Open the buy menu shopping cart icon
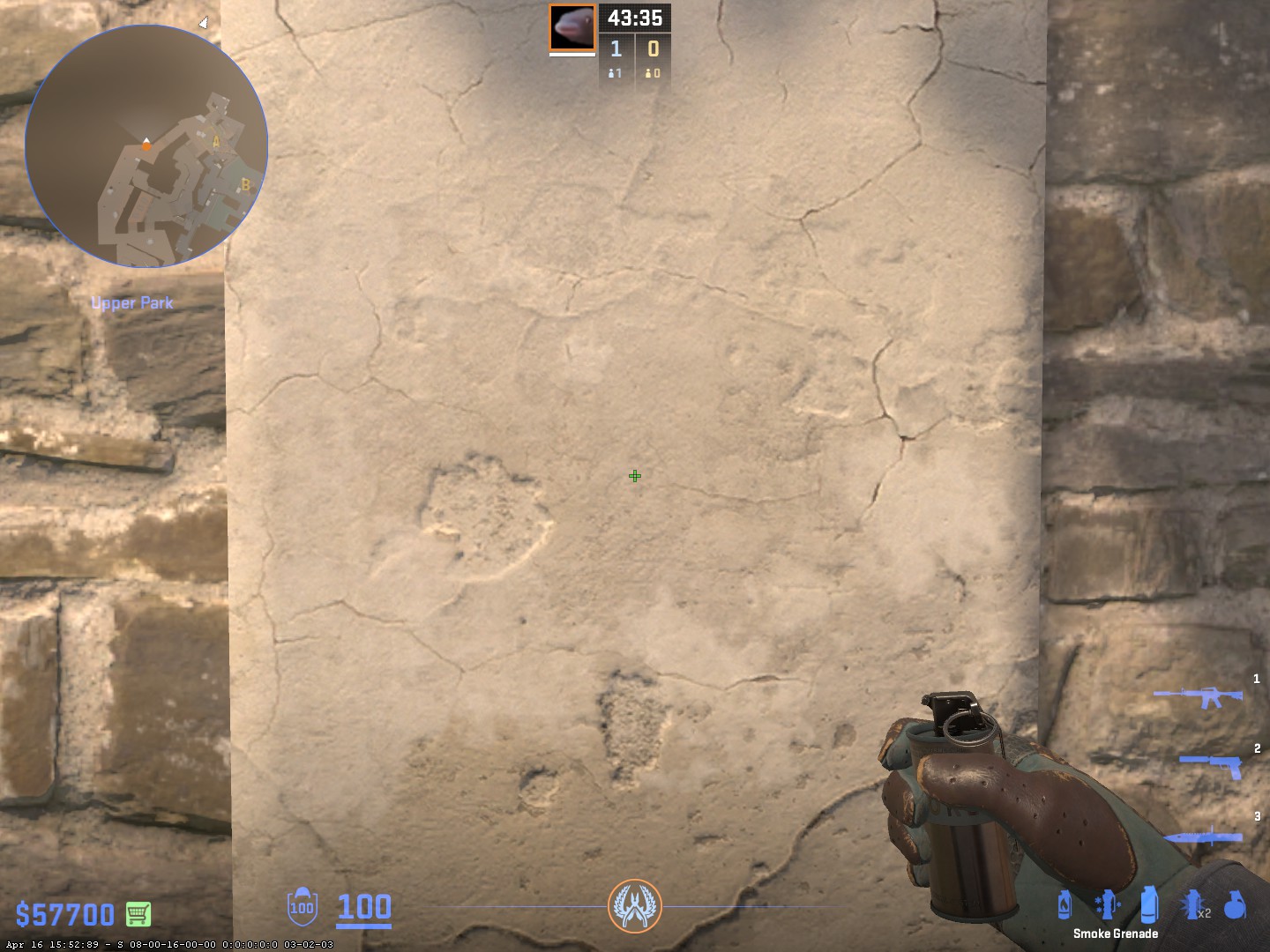1270x952 pixels. coord(138,914)
